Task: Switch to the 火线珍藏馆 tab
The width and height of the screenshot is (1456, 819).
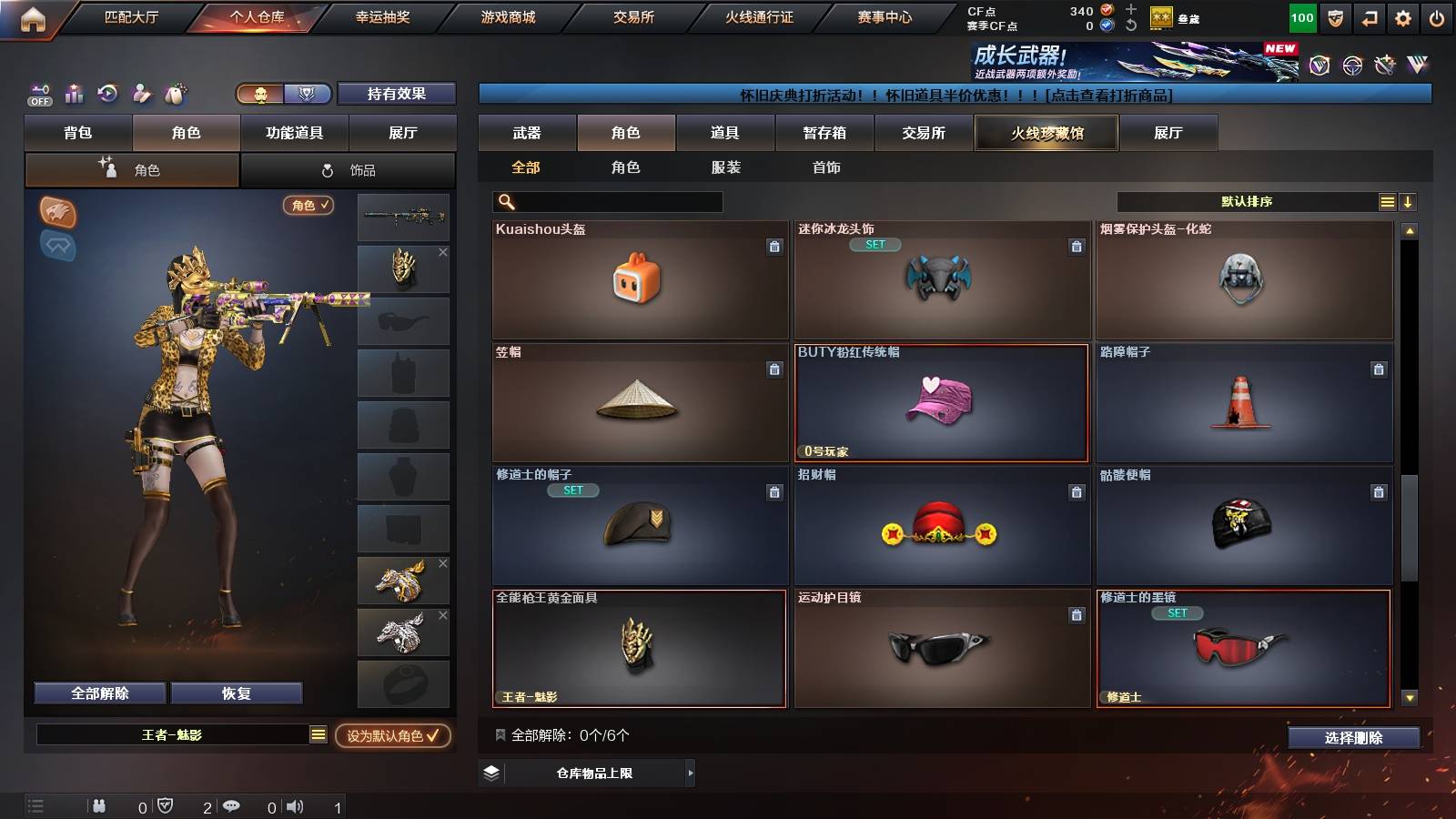Action: pyautogui.click(x=1046, y=133)
